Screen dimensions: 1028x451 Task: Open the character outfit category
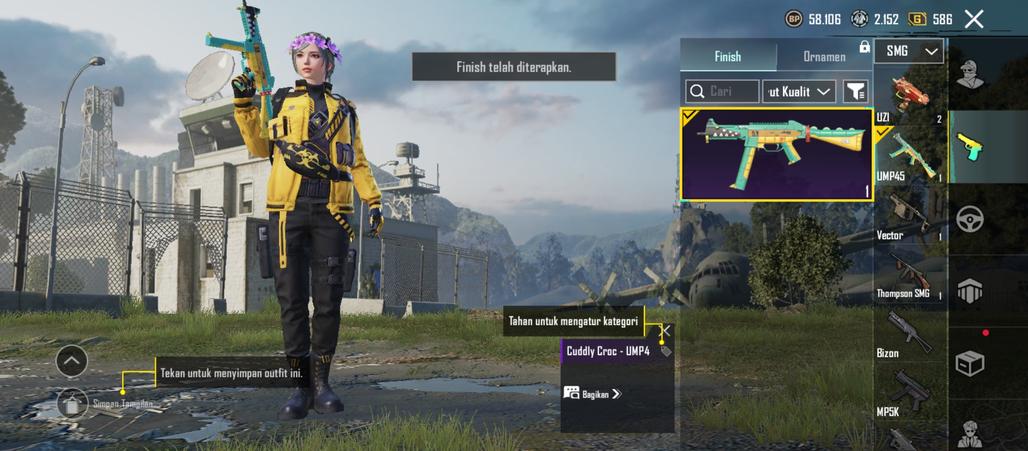point(969,73)
